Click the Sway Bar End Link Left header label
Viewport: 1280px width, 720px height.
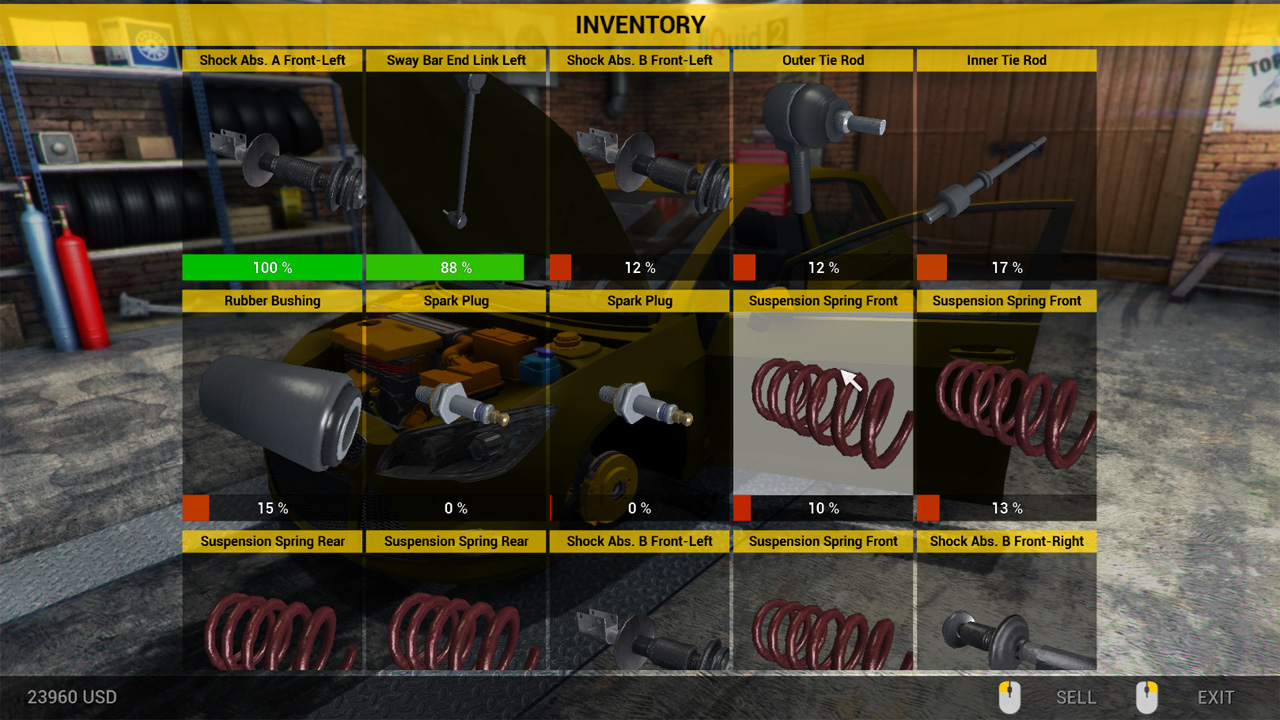tap(456, 60)
